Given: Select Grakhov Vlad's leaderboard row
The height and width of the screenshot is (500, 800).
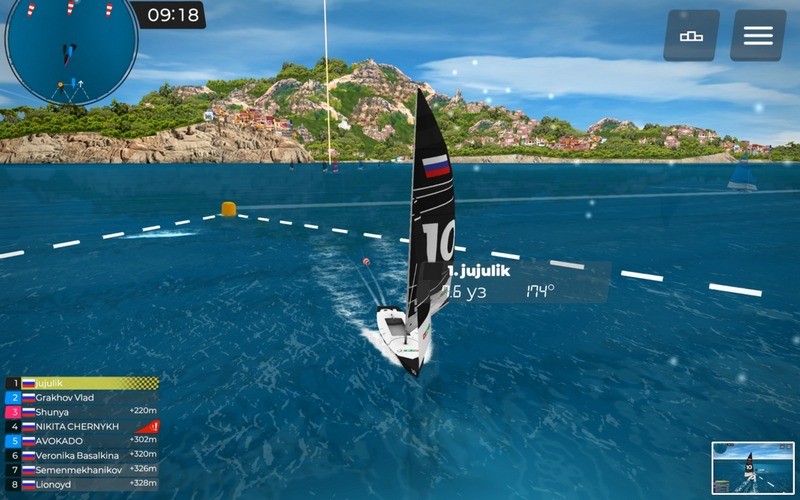Looking at the screenshot, I should pyautogui.click(x=80, y=397).
